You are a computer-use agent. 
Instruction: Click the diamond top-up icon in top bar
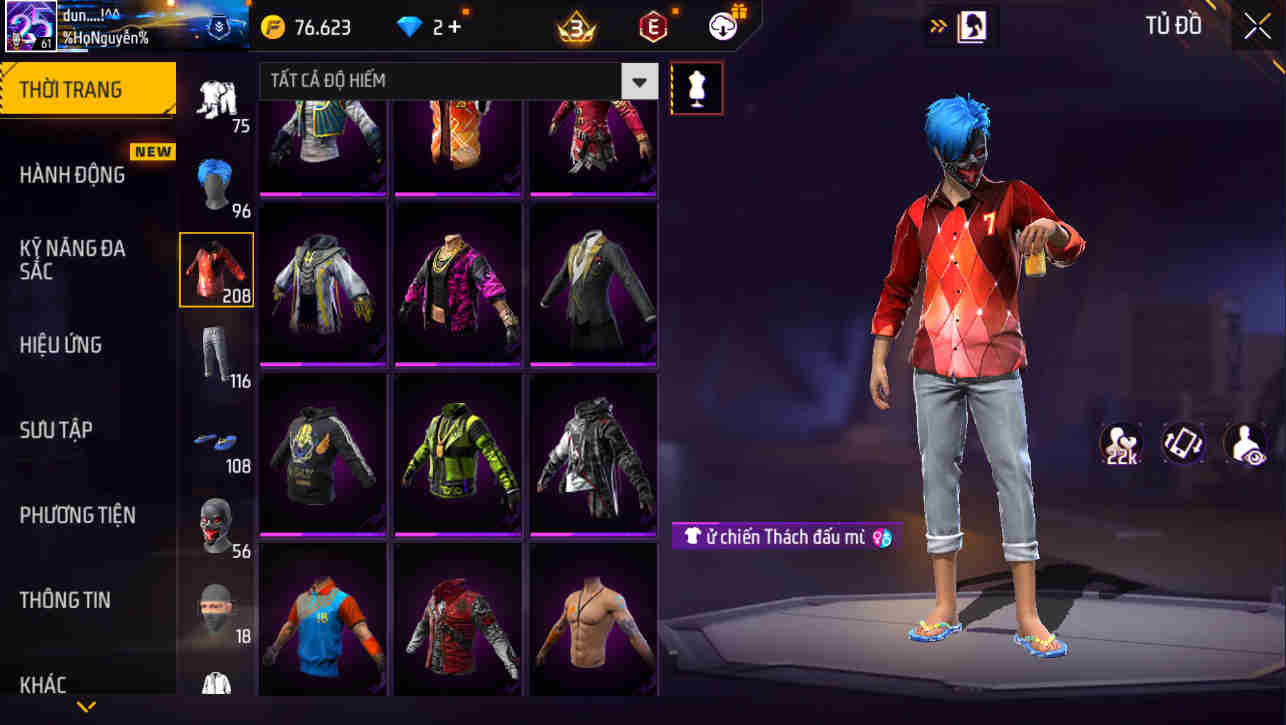(x=413, y=27)
